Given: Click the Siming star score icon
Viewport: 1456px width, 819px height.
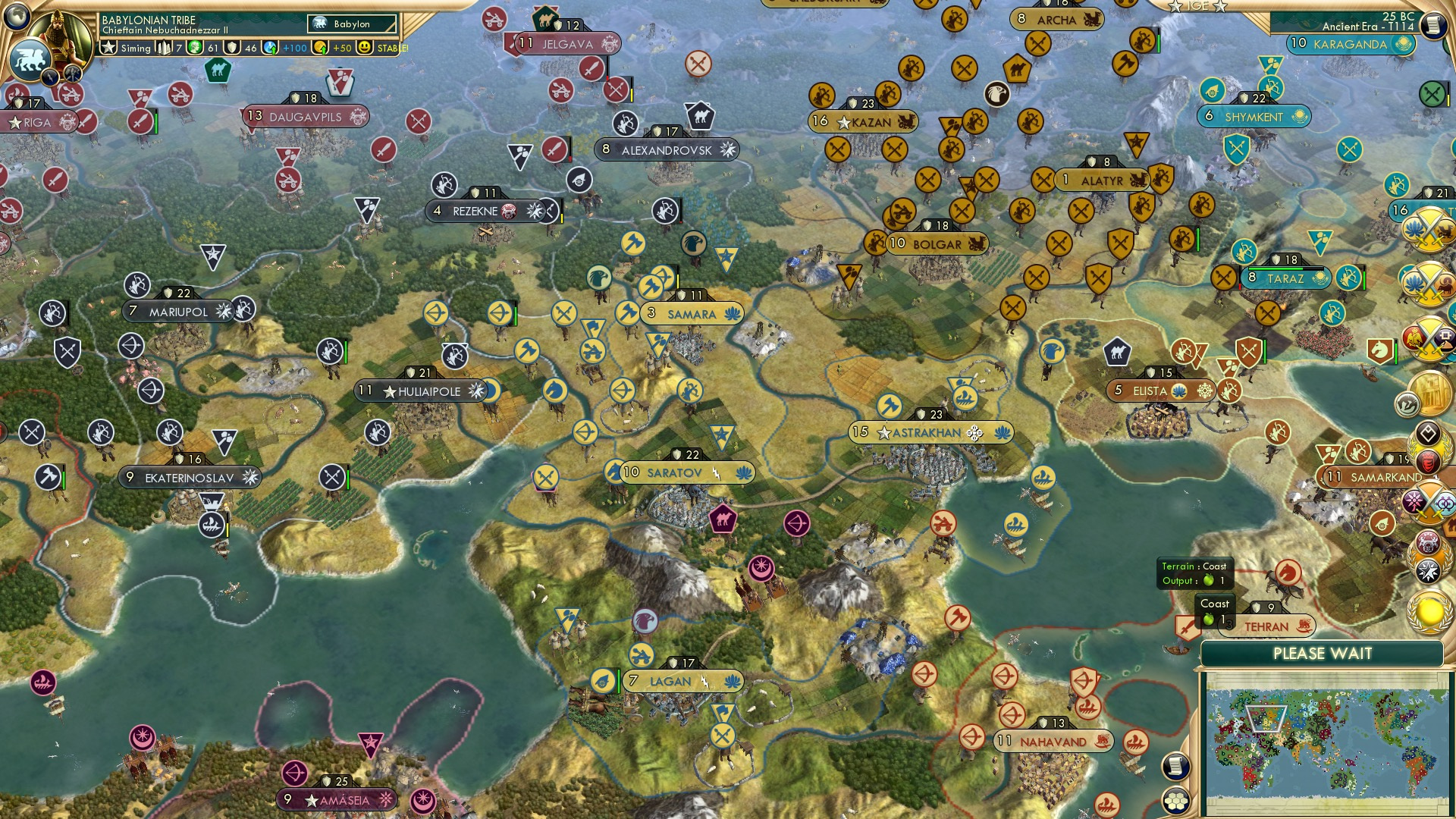Looking at the screenshot, I should [108, 49].
